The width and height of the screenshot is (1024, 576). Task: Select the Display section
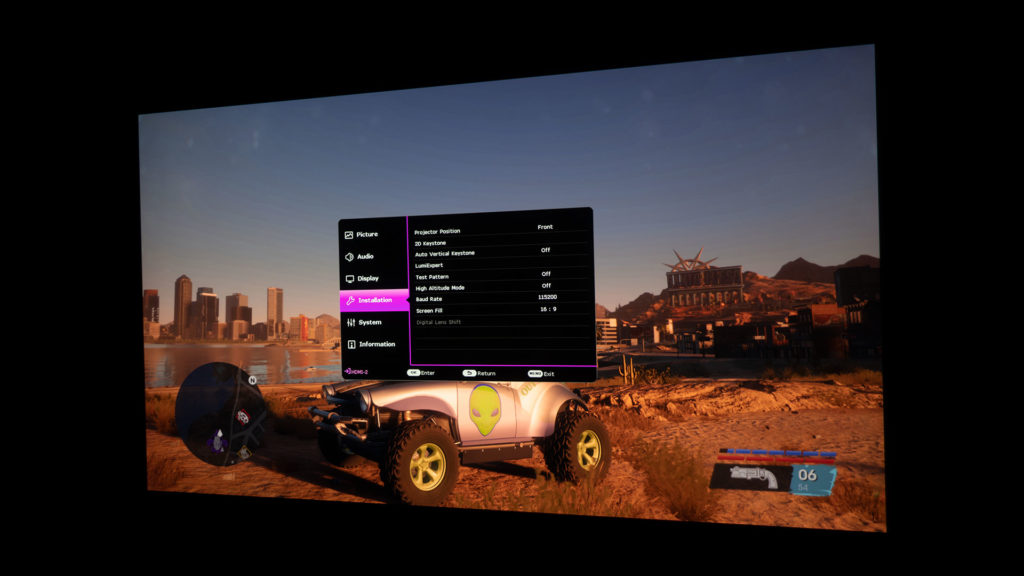(368, 278)
